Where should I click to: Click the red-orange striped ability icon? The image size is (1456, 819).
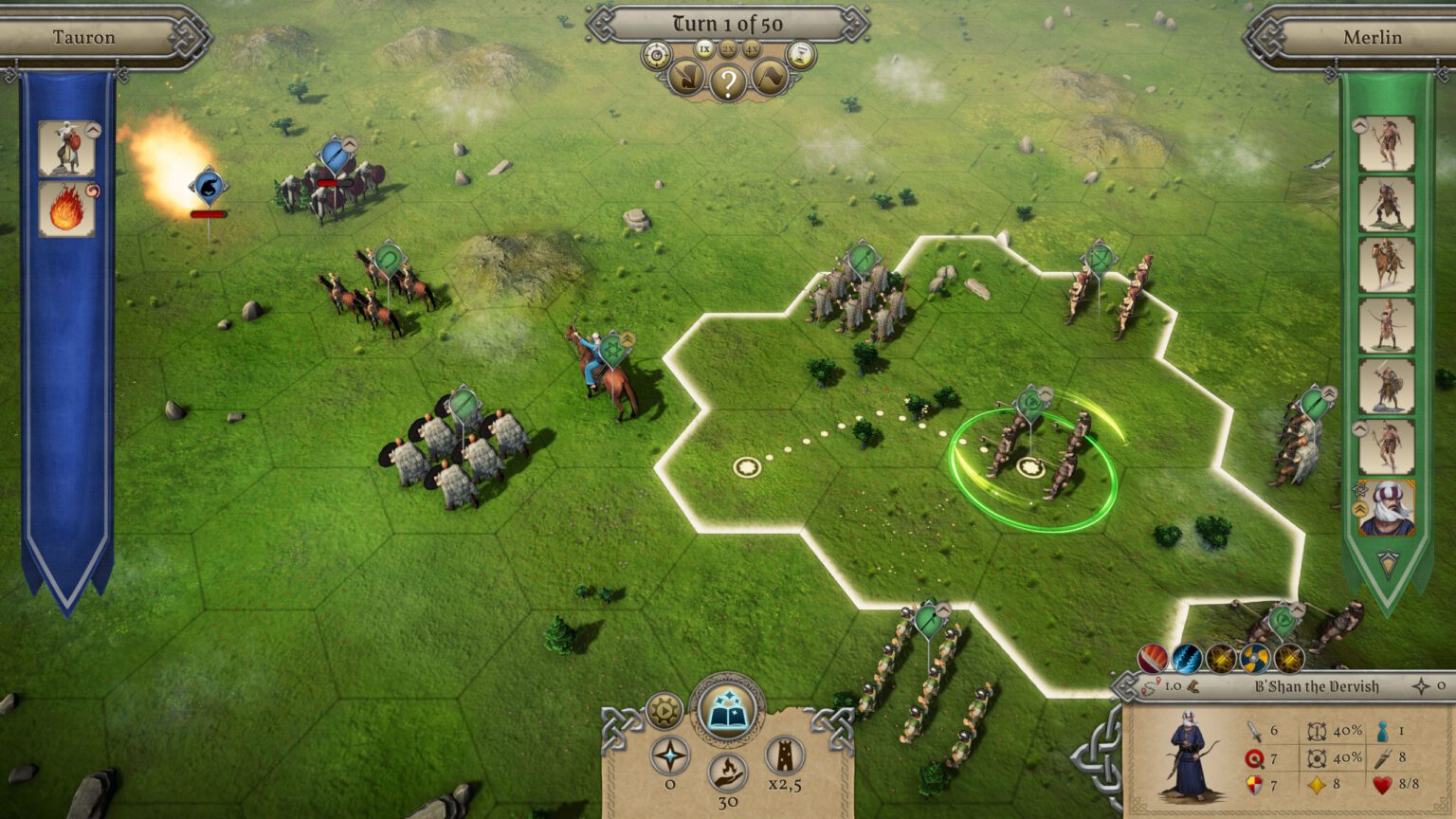tap(1153, 657)
